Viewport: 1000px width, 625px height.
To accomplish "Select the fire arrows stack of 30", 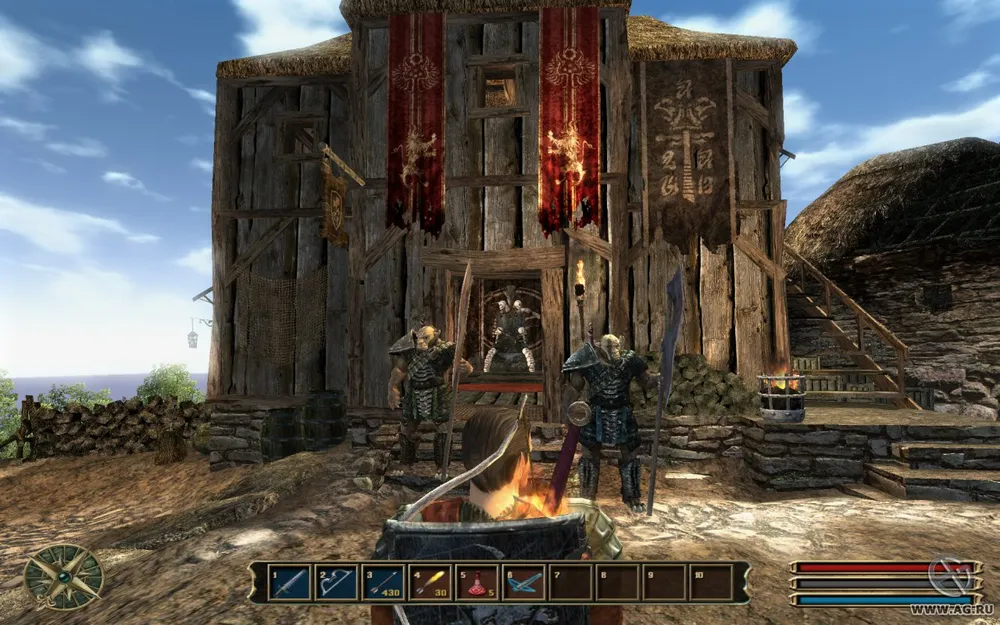I will coord(430,582).
